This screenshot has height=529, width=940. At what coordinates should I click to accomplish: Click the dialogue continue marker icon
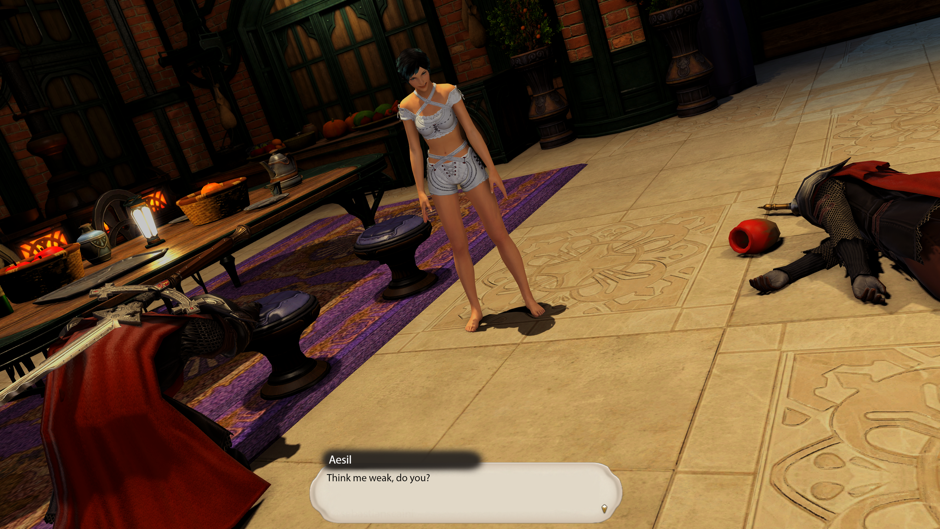603,510
